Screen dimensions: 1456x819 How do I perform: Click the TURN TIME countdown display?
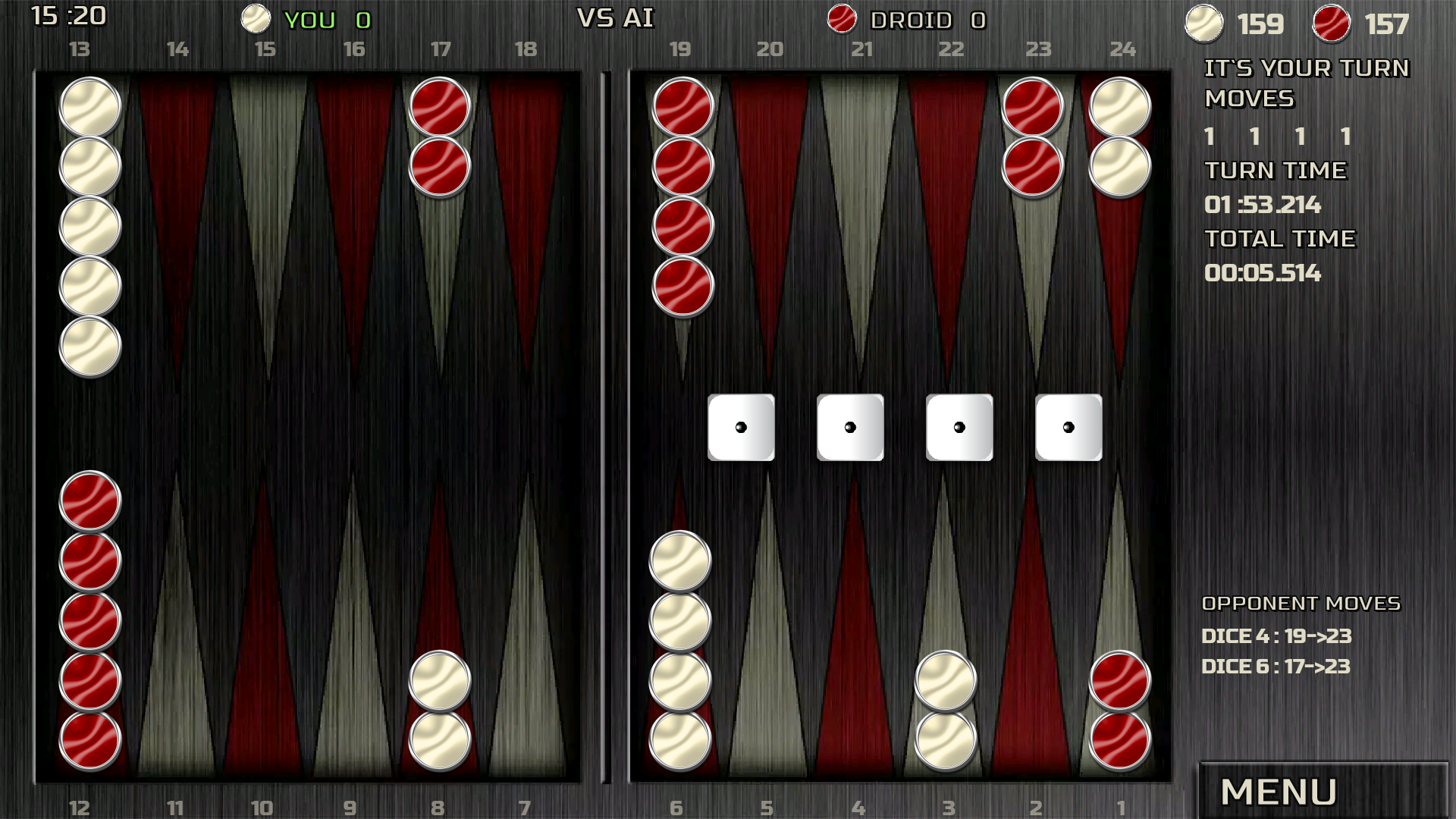(1263, 205)
